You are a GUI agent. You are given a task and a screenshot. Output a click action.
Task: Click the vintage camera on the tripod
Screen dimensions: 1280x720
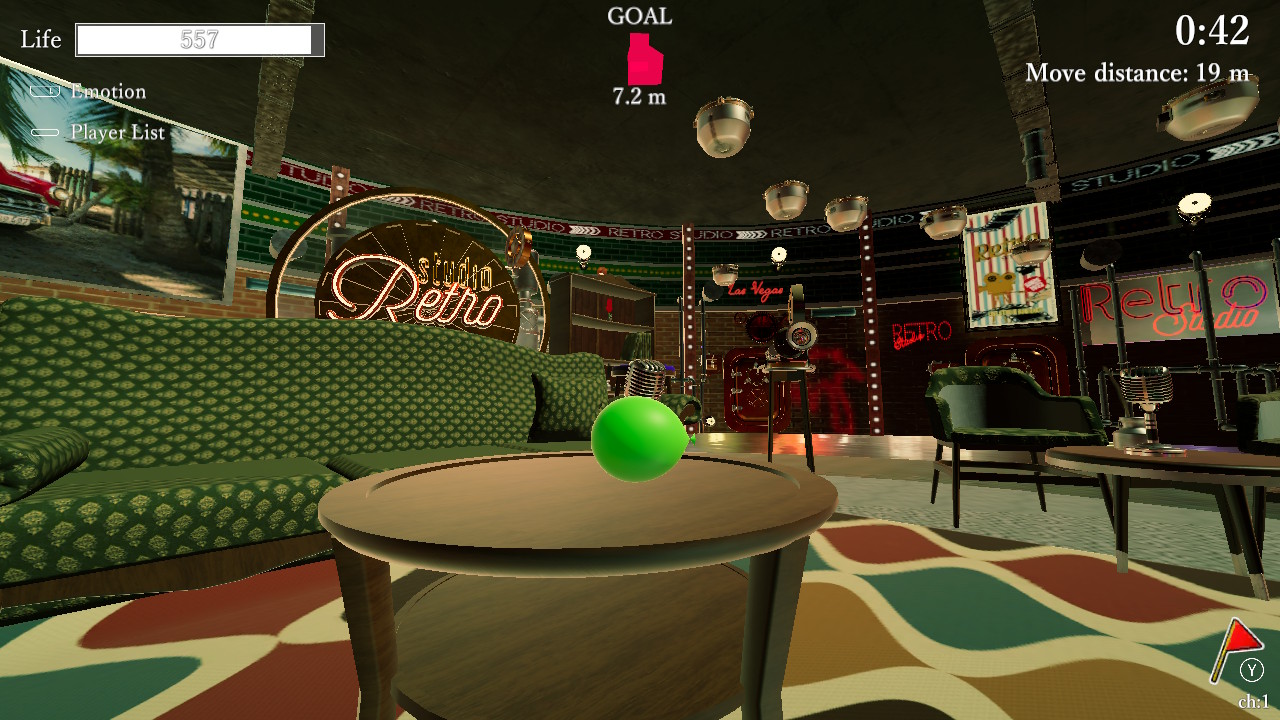pos(790,340)
